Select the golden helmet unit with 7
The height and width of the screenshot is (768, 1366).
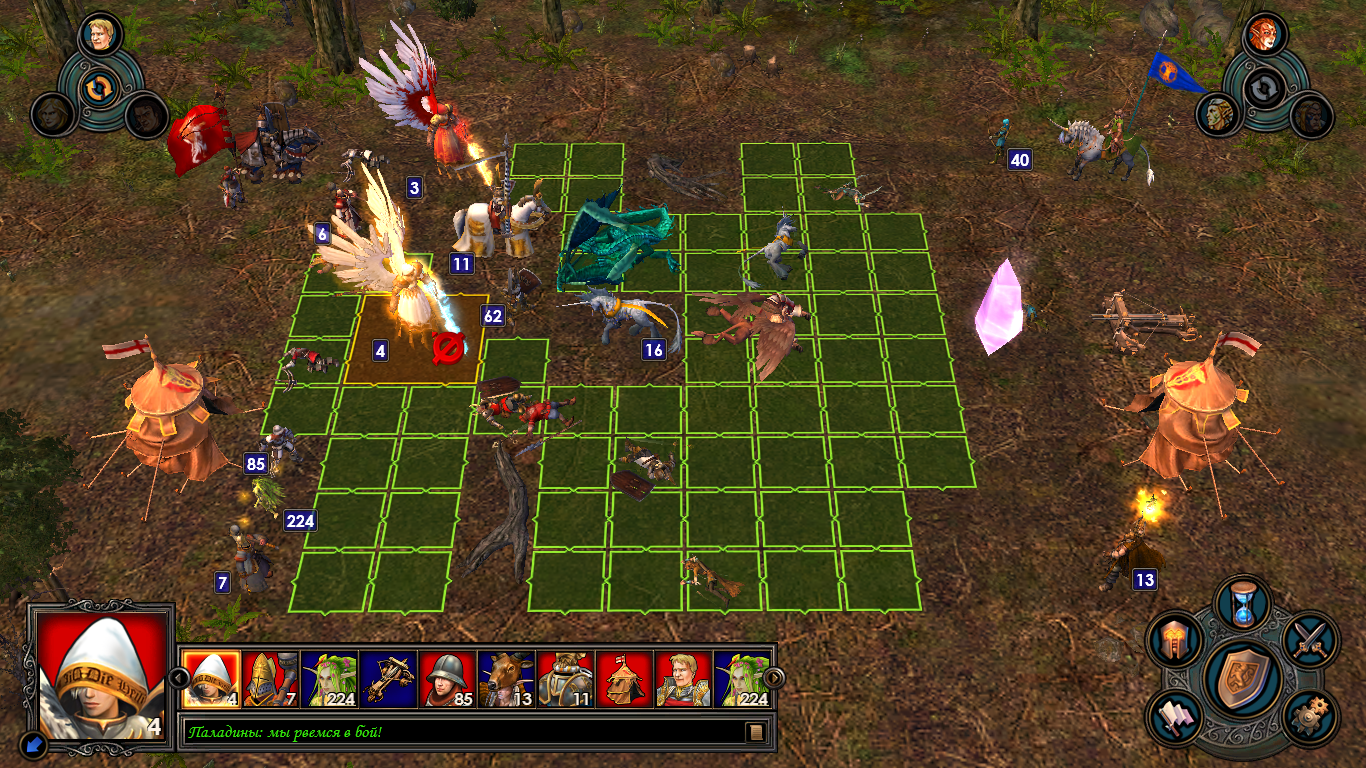[270, 680]
